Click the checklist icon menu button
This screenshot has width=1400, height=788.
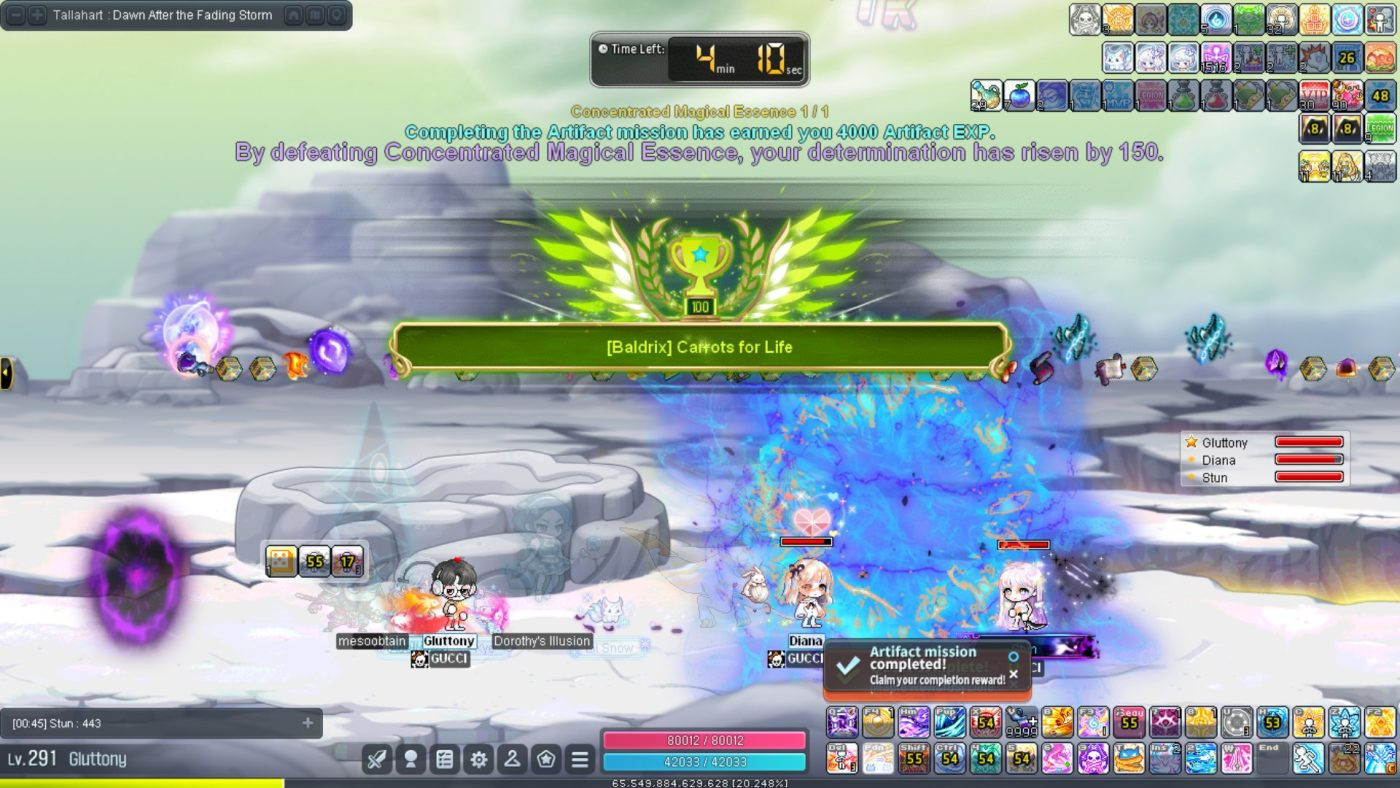pos(444,759)
